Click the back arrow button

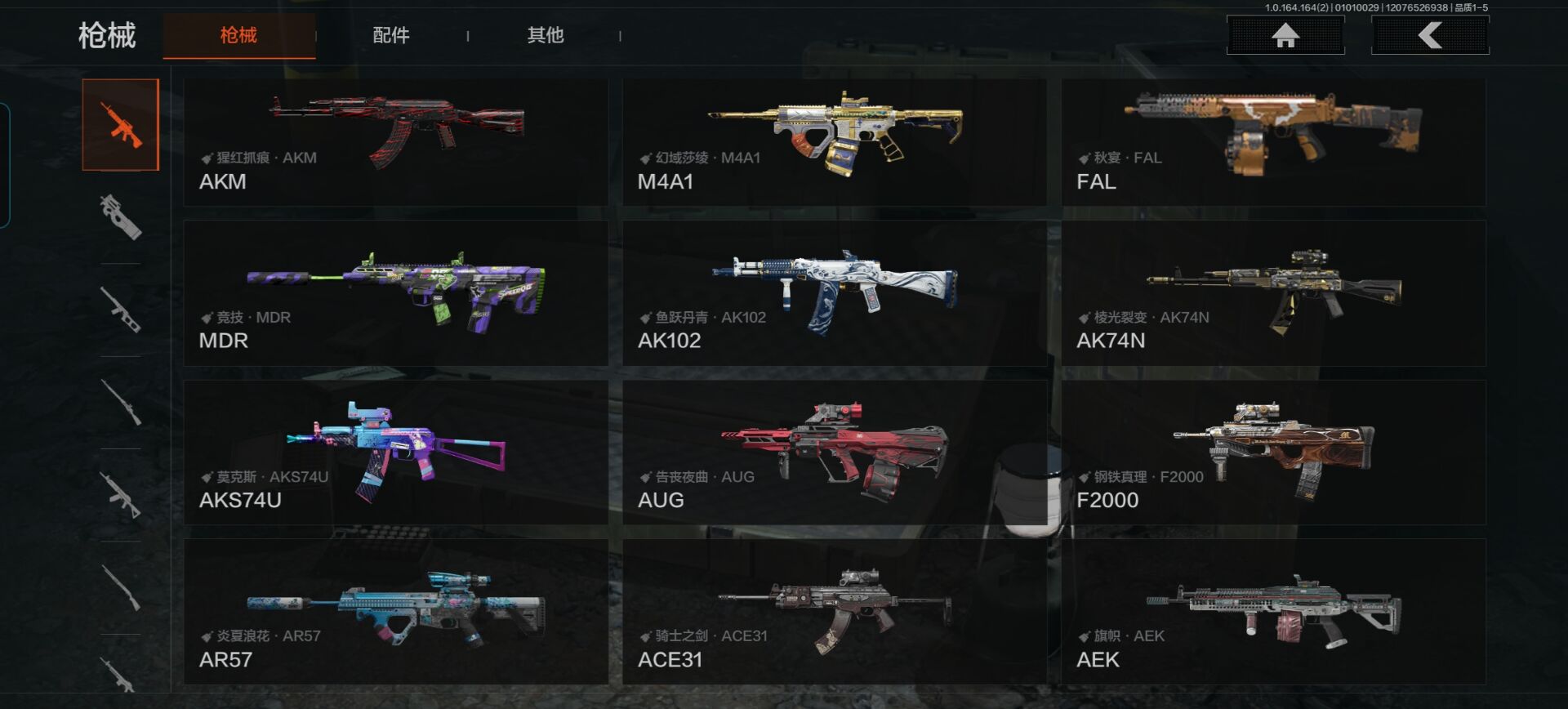click(x=1430, y=35)
